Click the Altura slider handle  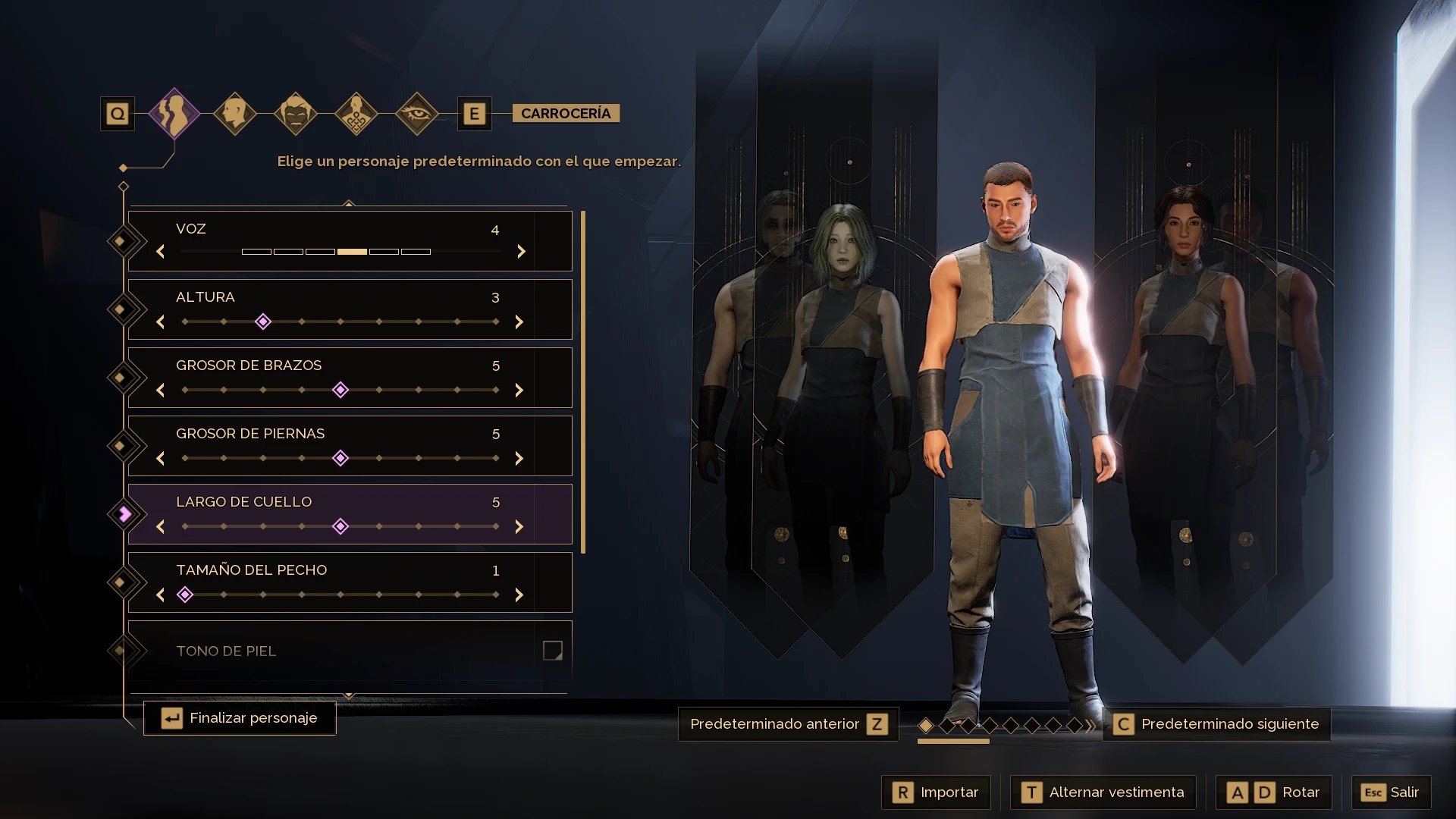click(x=263, y=322)
